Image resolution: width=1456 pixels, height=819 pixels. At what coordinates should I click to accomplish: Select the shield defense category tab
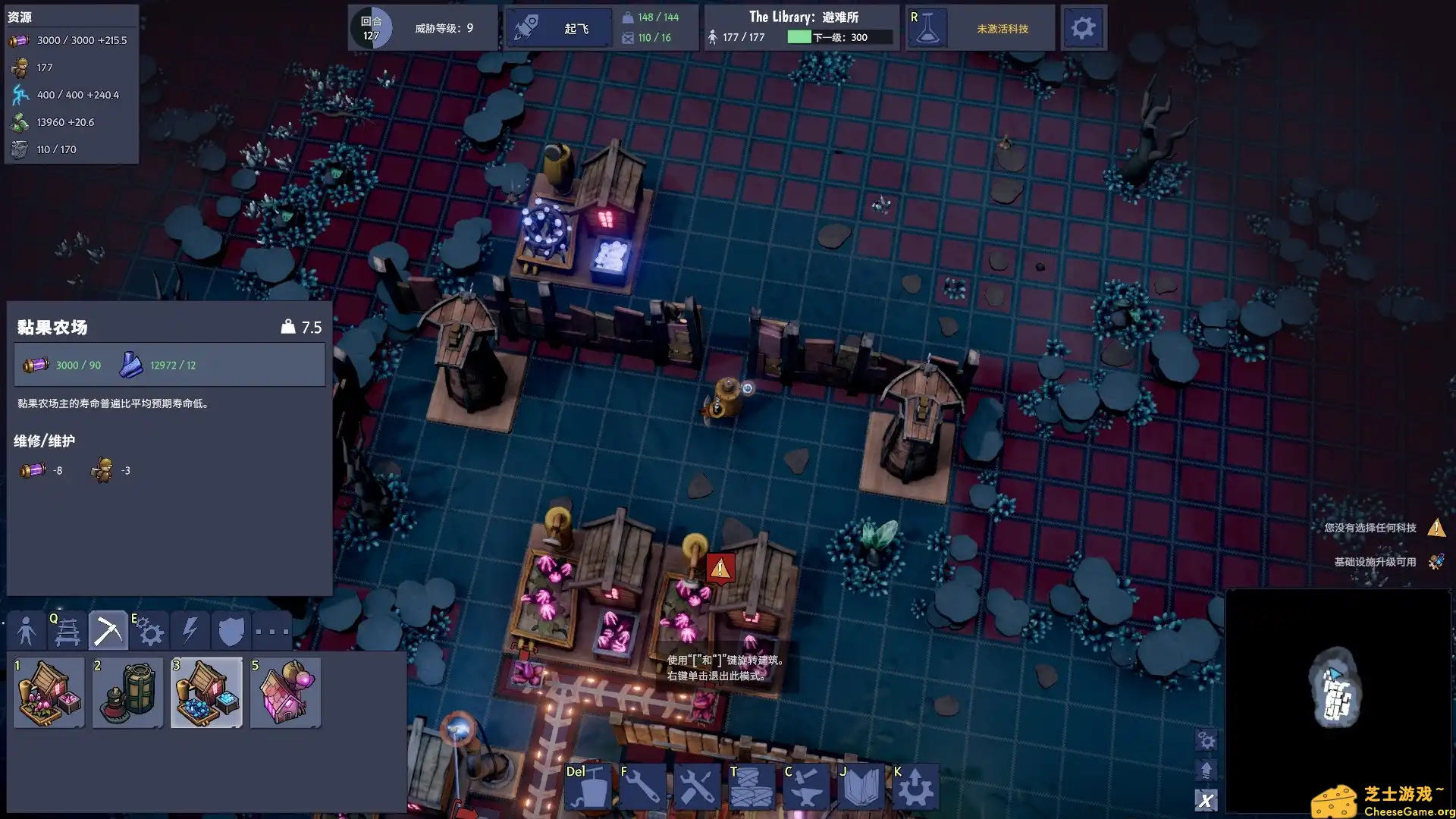click(x=231, y=631)
